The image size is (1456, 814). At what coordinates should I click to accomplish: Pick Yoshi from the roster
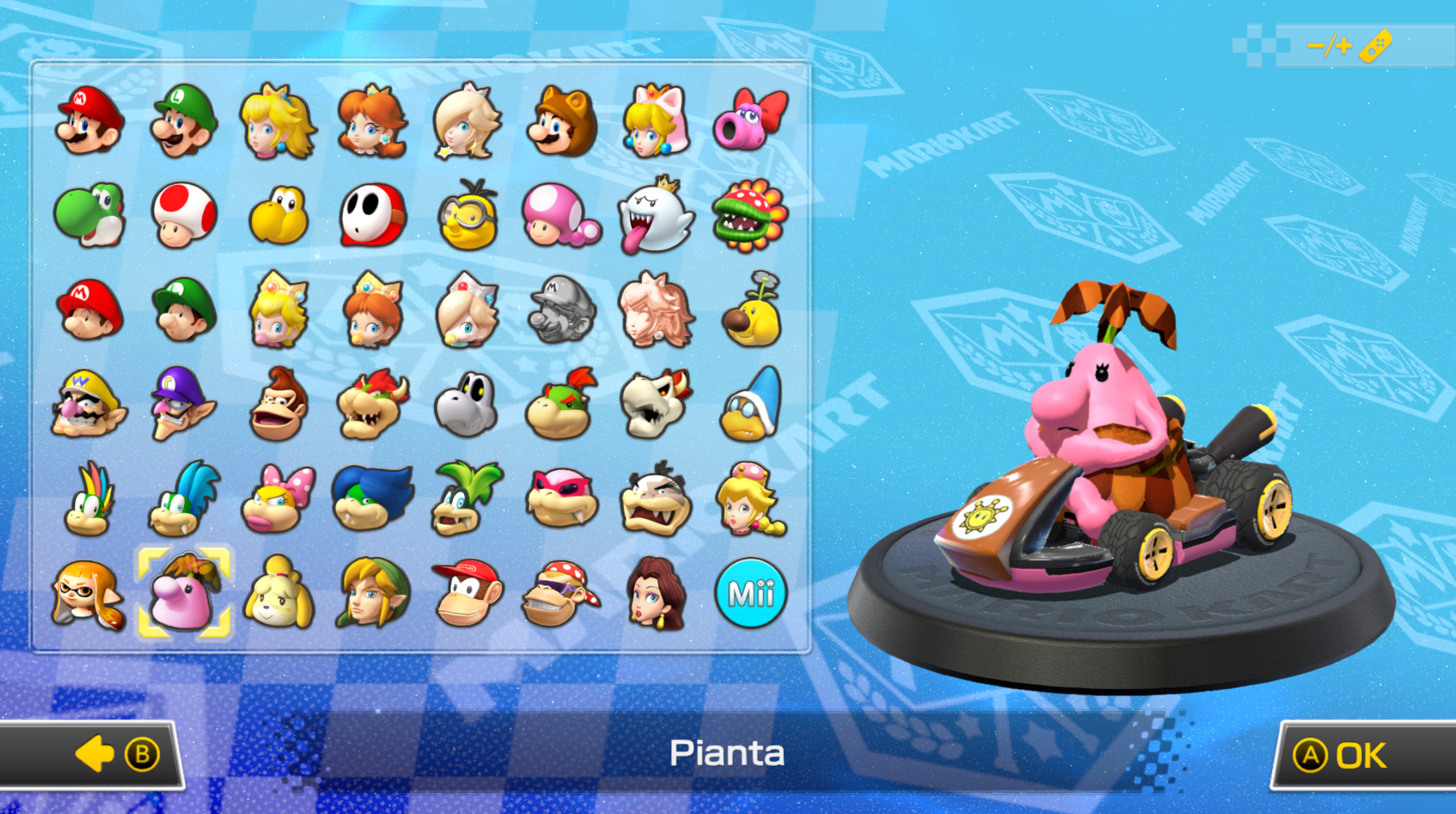coord(89,216)
